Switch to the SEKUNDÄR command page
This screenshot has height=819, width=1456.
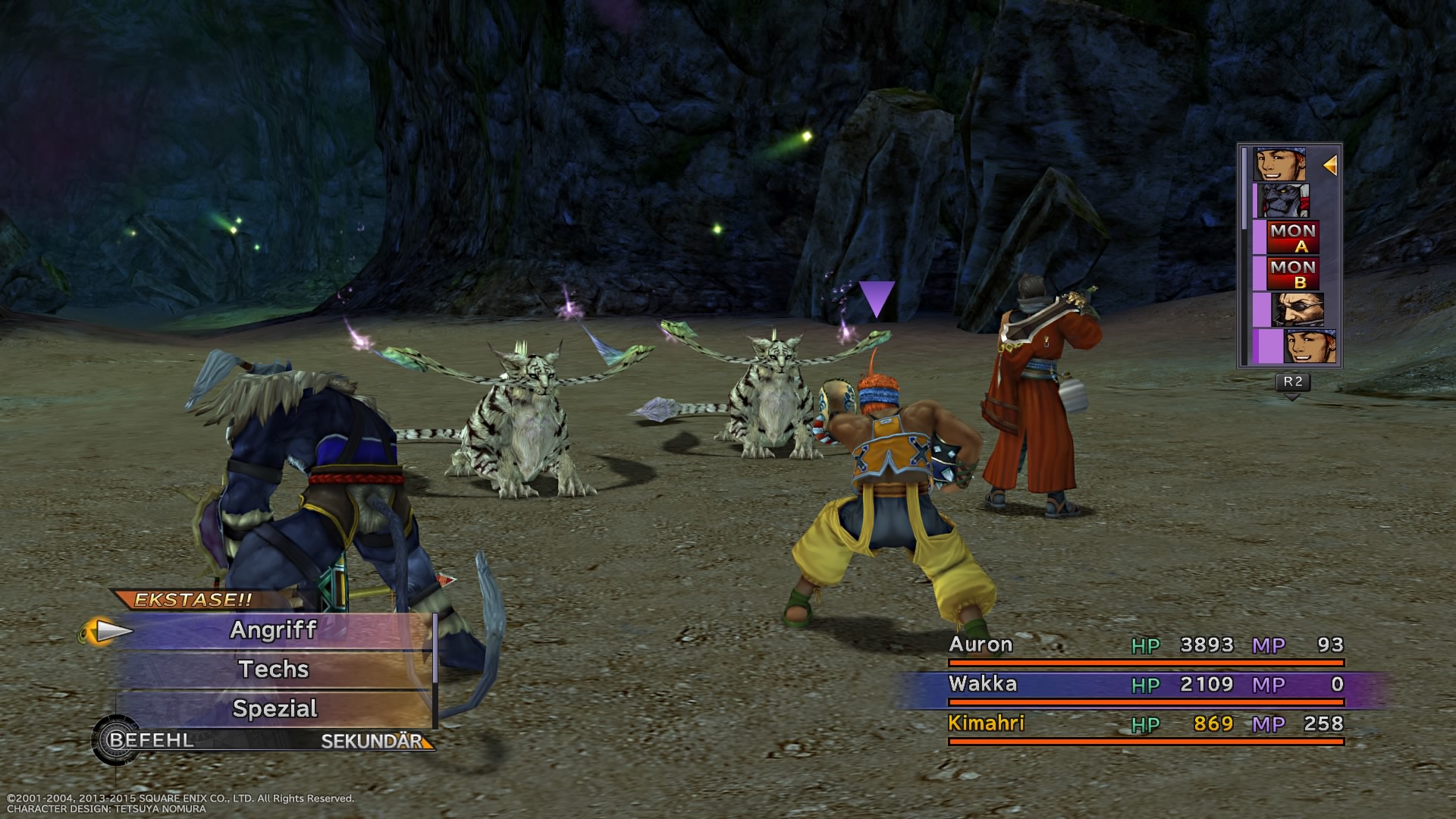[372, 742]
